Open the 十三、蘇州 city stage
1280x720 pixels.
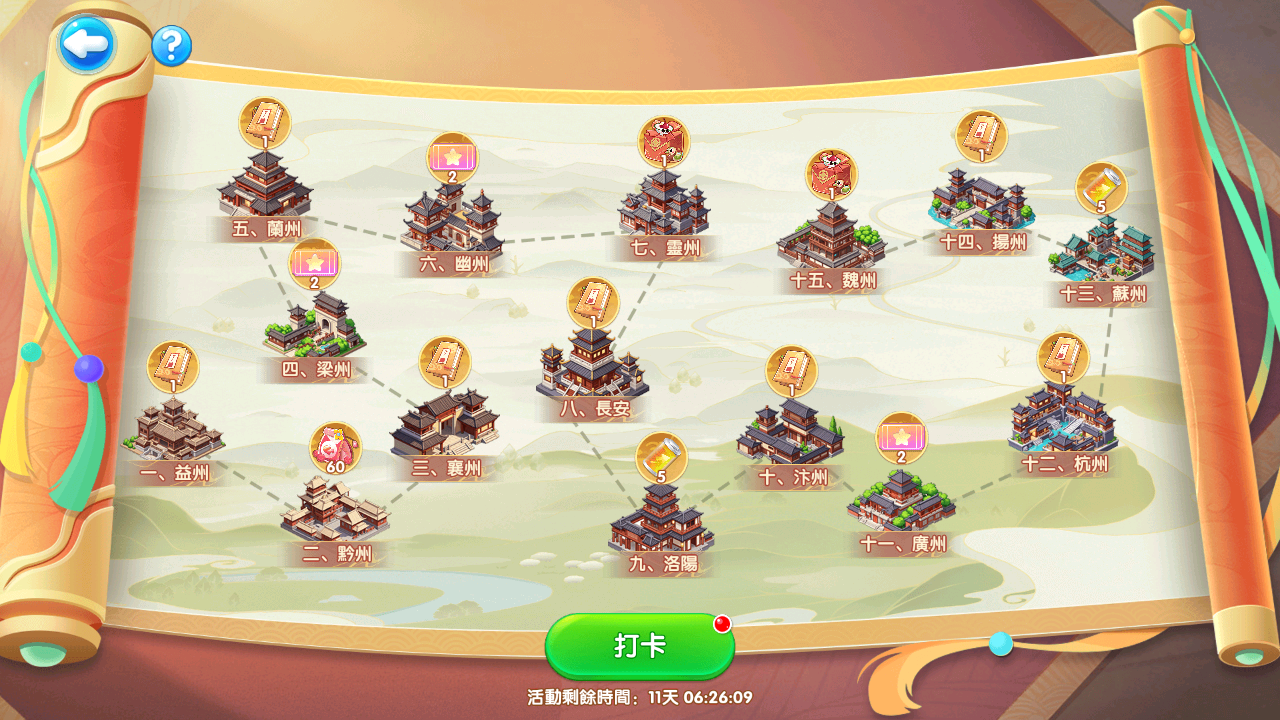click(x=1101, y=250)
